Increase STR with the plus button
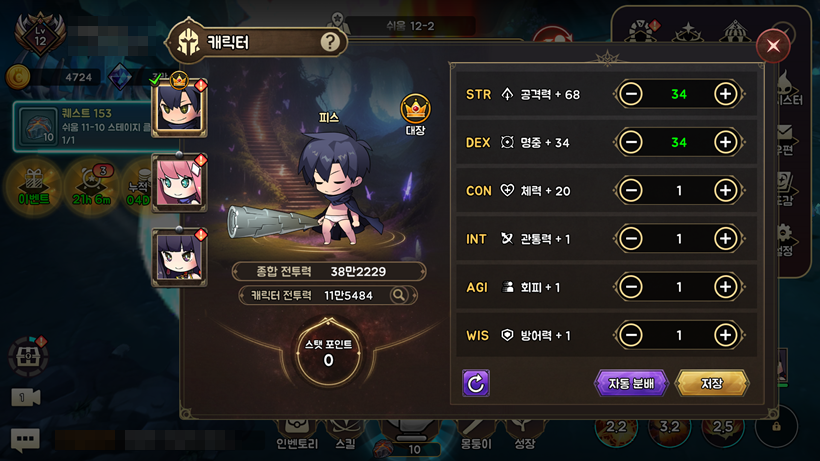Viewport: 820px width, 461px height. pos(726,94)
